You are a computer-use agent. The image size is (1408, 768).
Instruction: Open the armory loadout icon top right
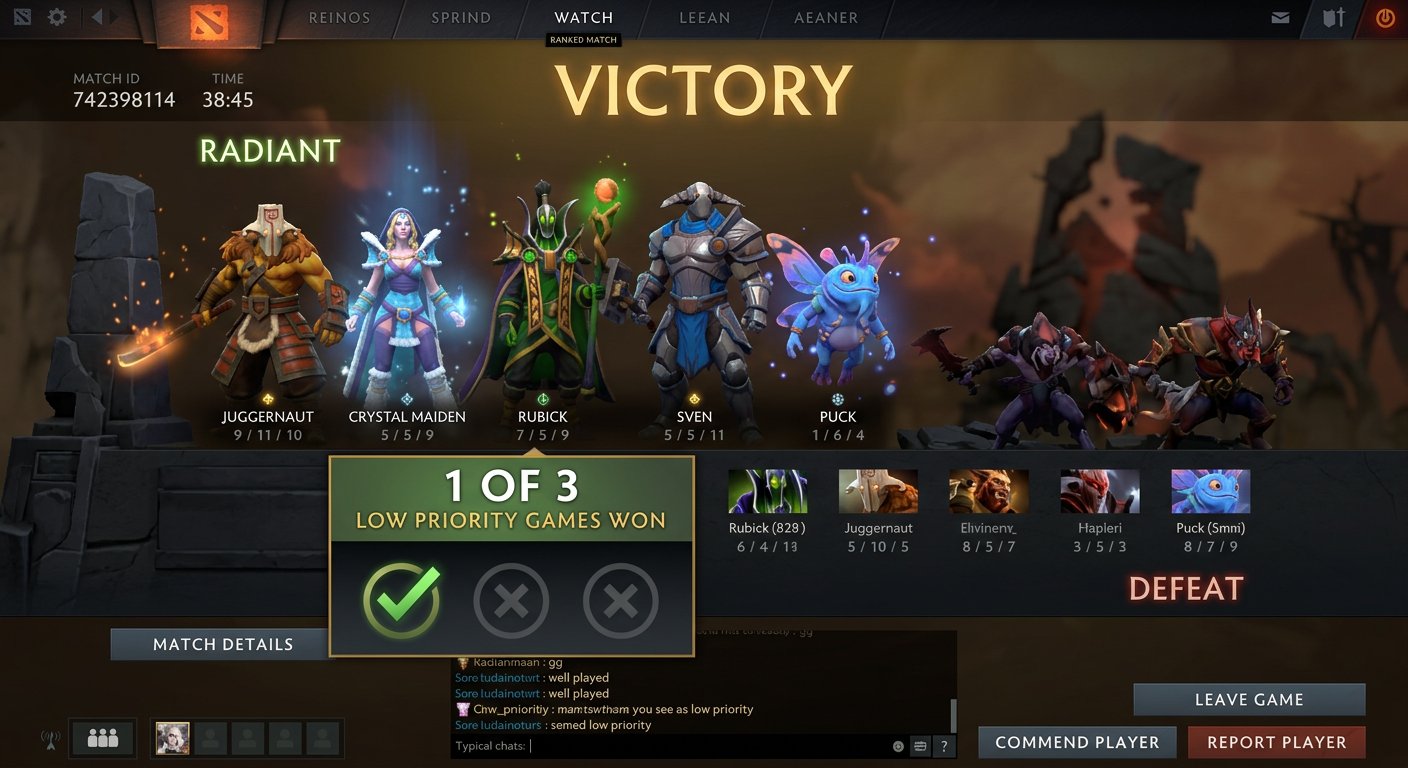(1332, 16)
